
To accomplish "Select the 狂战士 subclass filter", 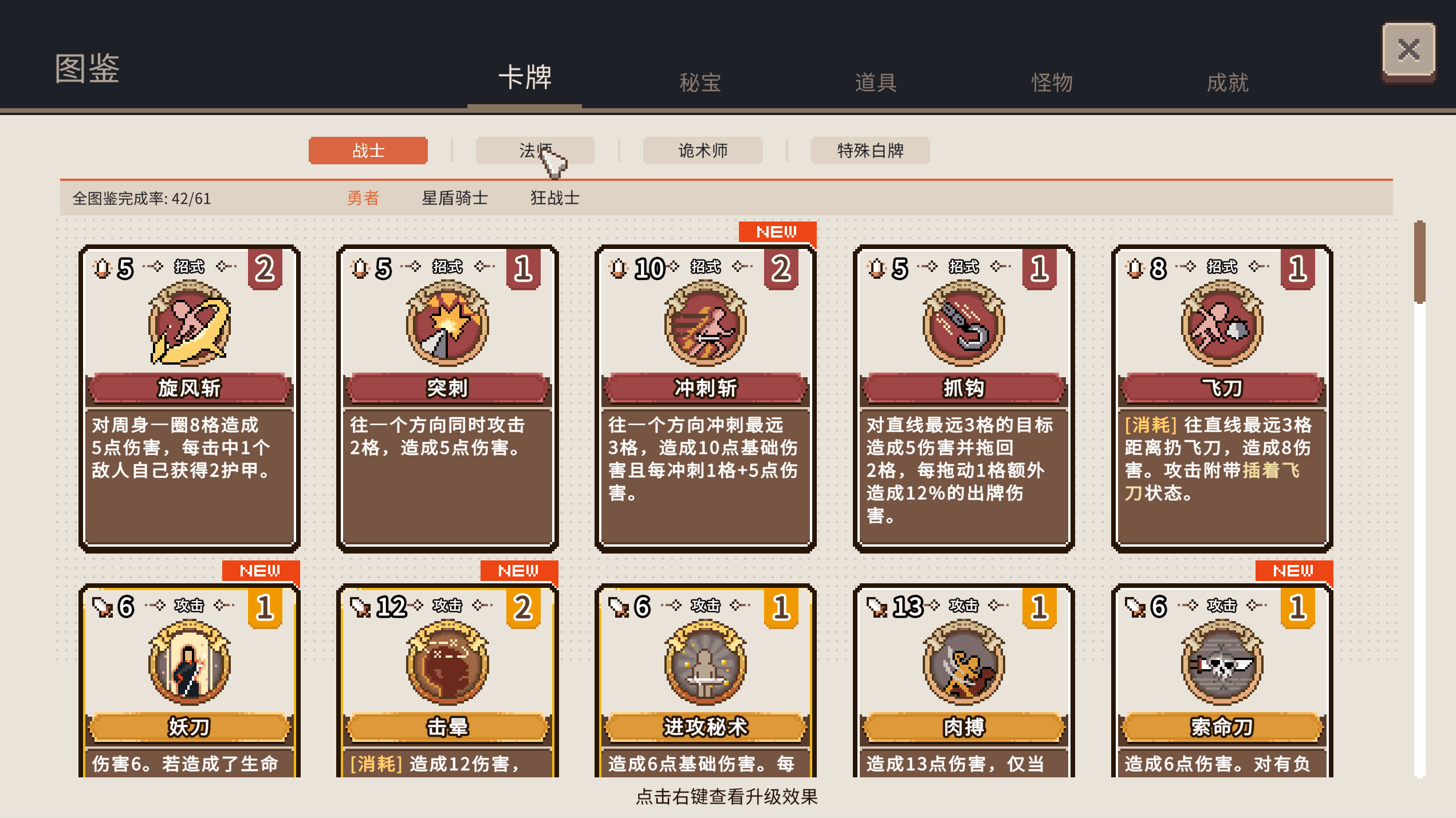I will tap(554, 198).
